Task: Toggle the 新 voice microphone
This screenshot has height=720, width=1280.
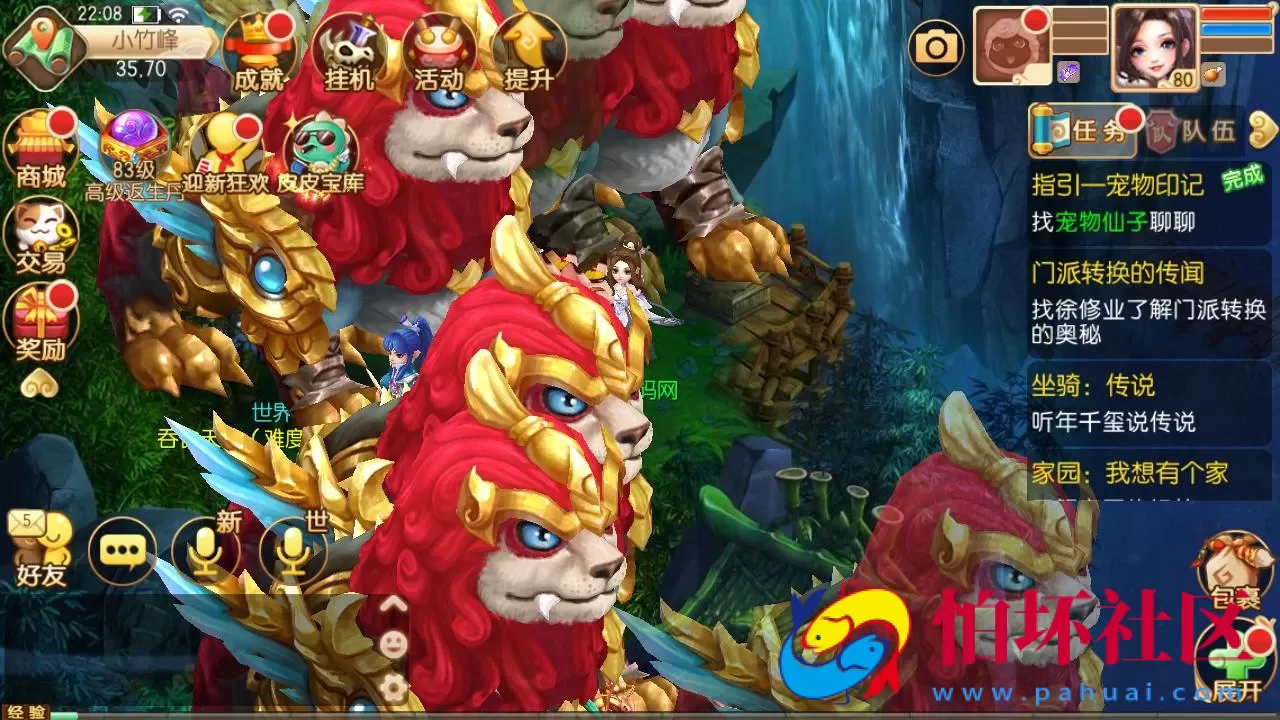Action: coord(207,550)
